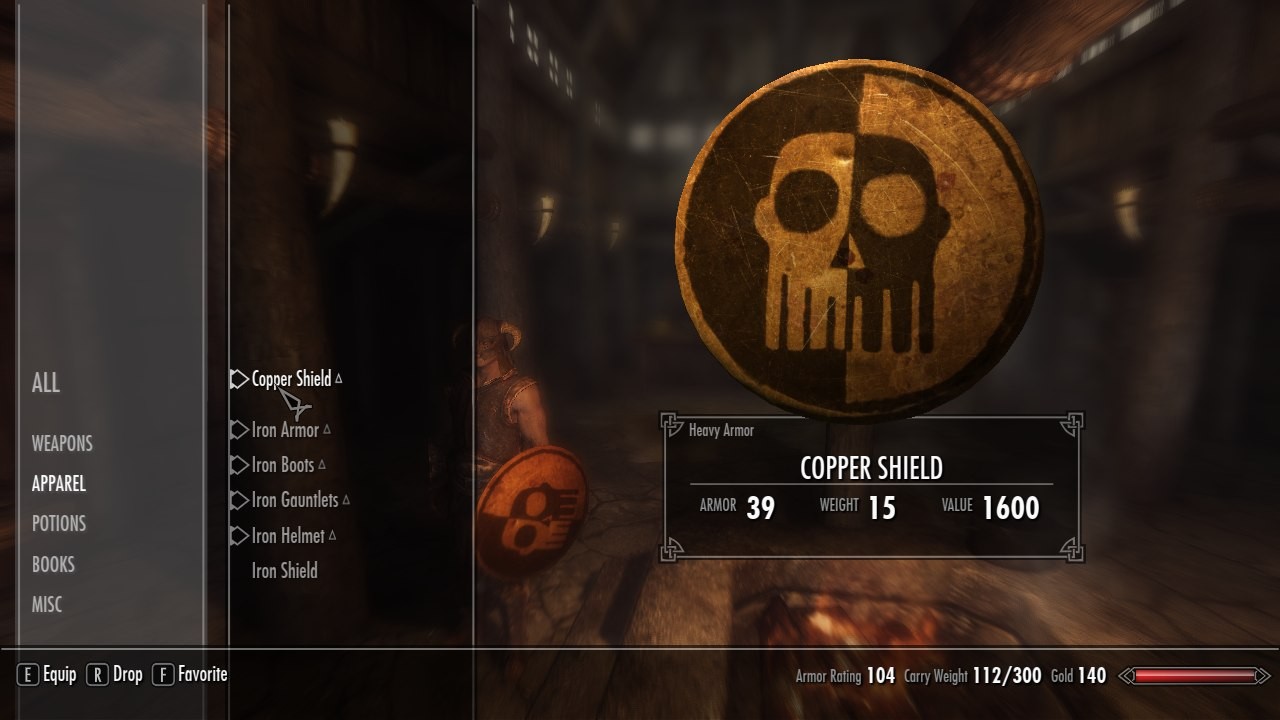Viewport: 1280px width, 720px height.
Task: Pick Iron Gauntlets from the list
Action: pos(295,500)
